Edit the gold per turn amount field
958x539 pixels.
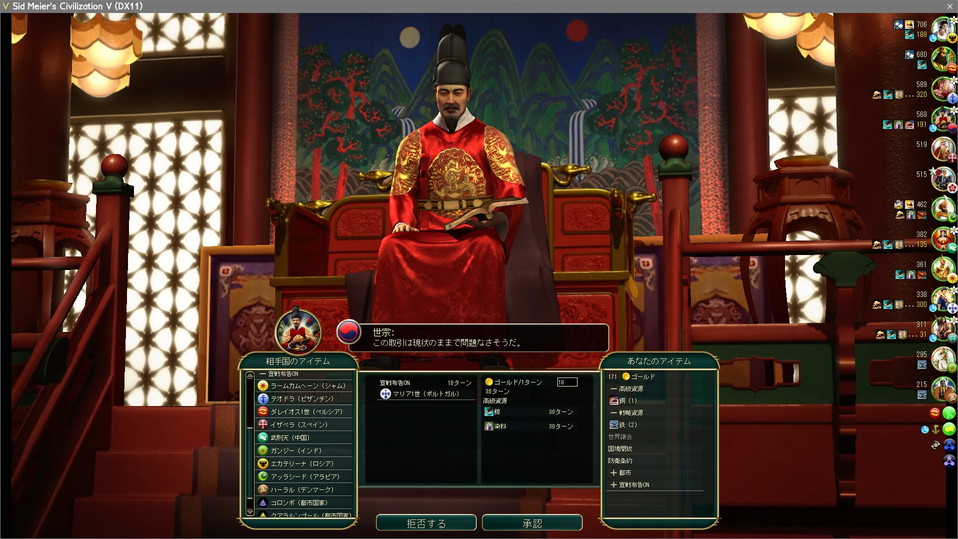click(x=566, y=382)
